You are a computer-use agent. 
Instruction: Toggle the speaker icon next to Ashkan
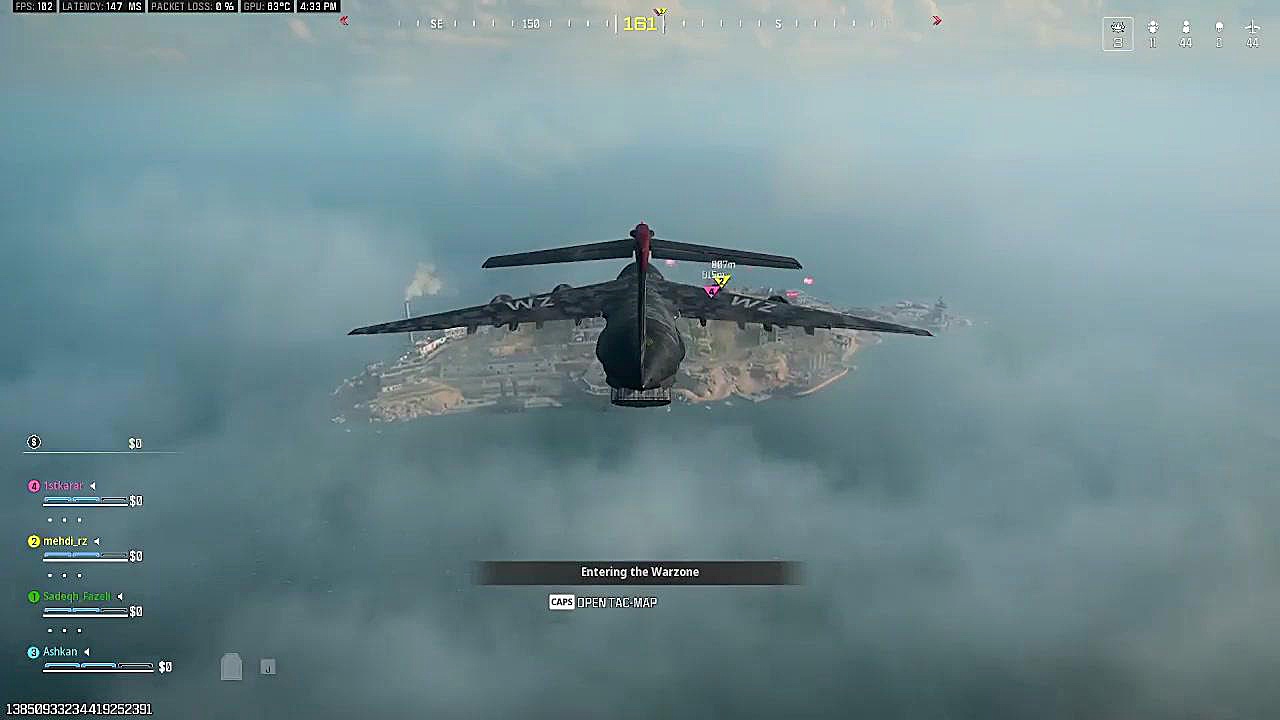pyautogui.click(x=86, y=652)
